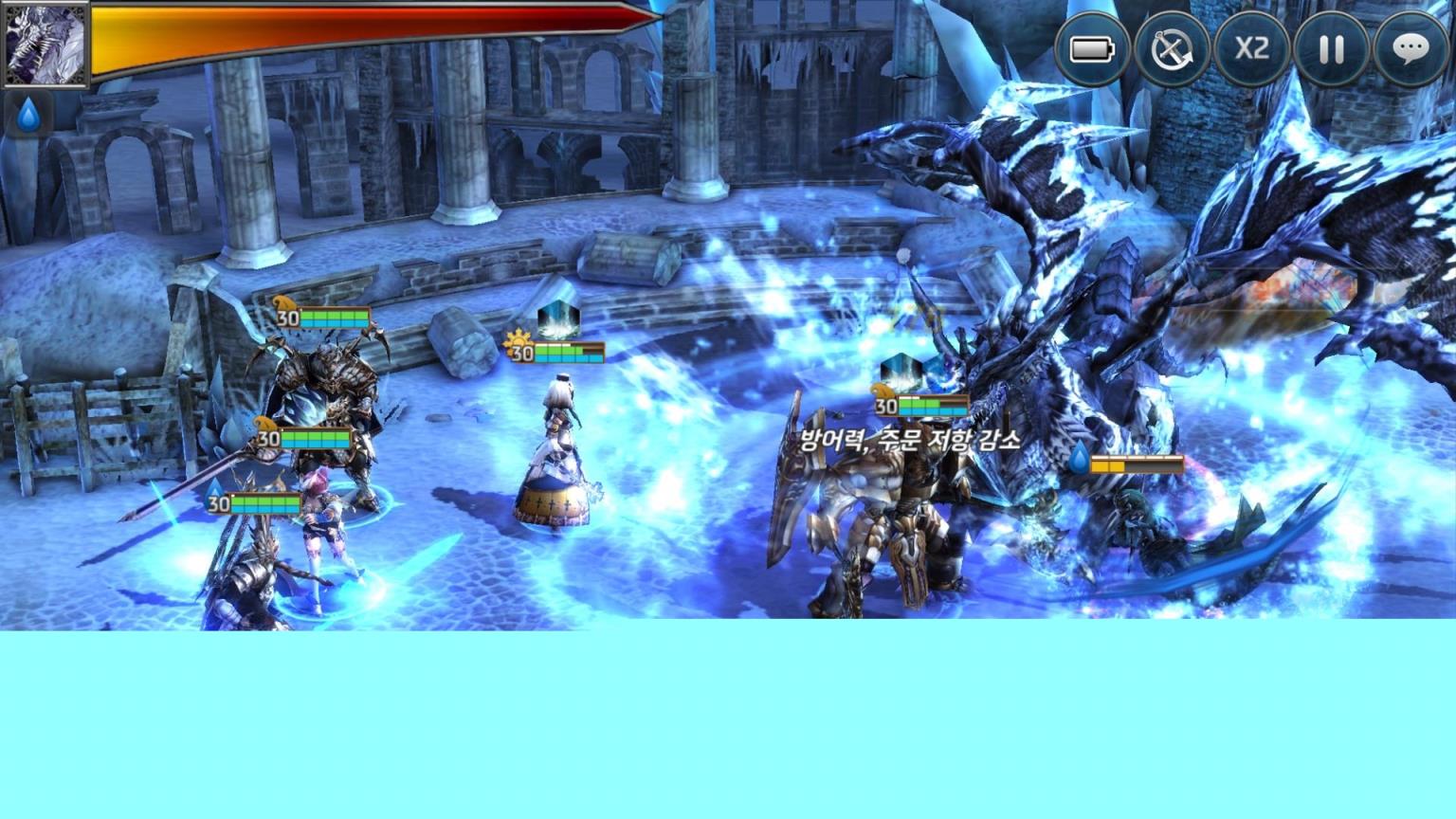Toggle the battery power-saving mode button

[x=1092, y=48]
